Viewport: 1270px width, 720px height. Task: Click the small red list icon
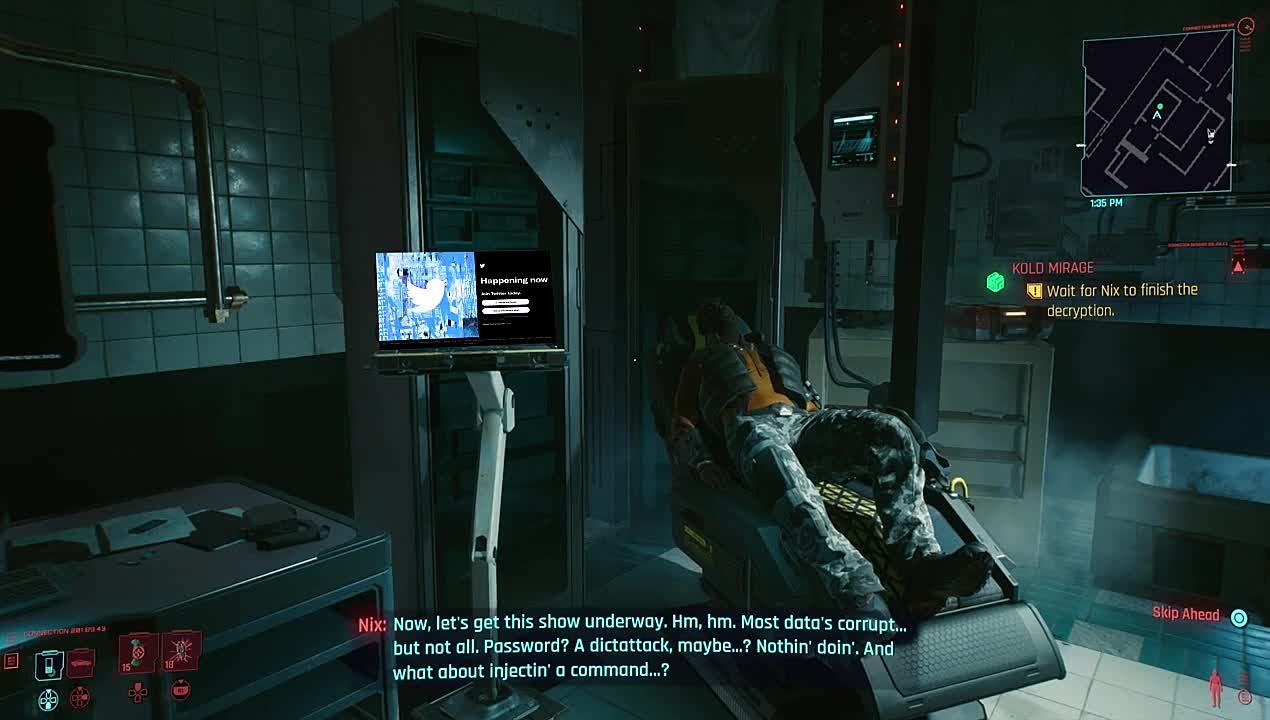click(x=12, y=661)
